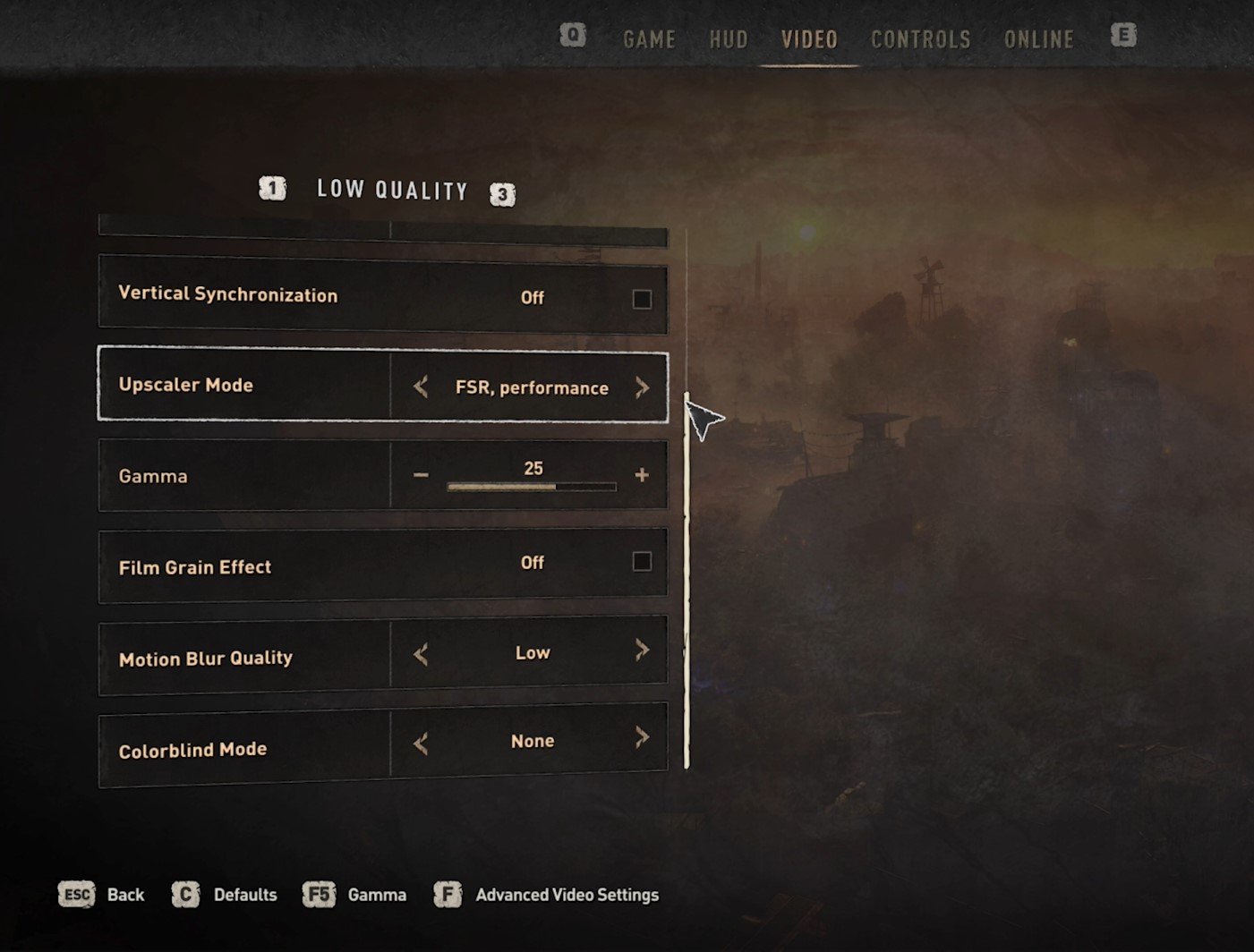Enable the Film Grain Effect checkbox

[x=642, y=562]
